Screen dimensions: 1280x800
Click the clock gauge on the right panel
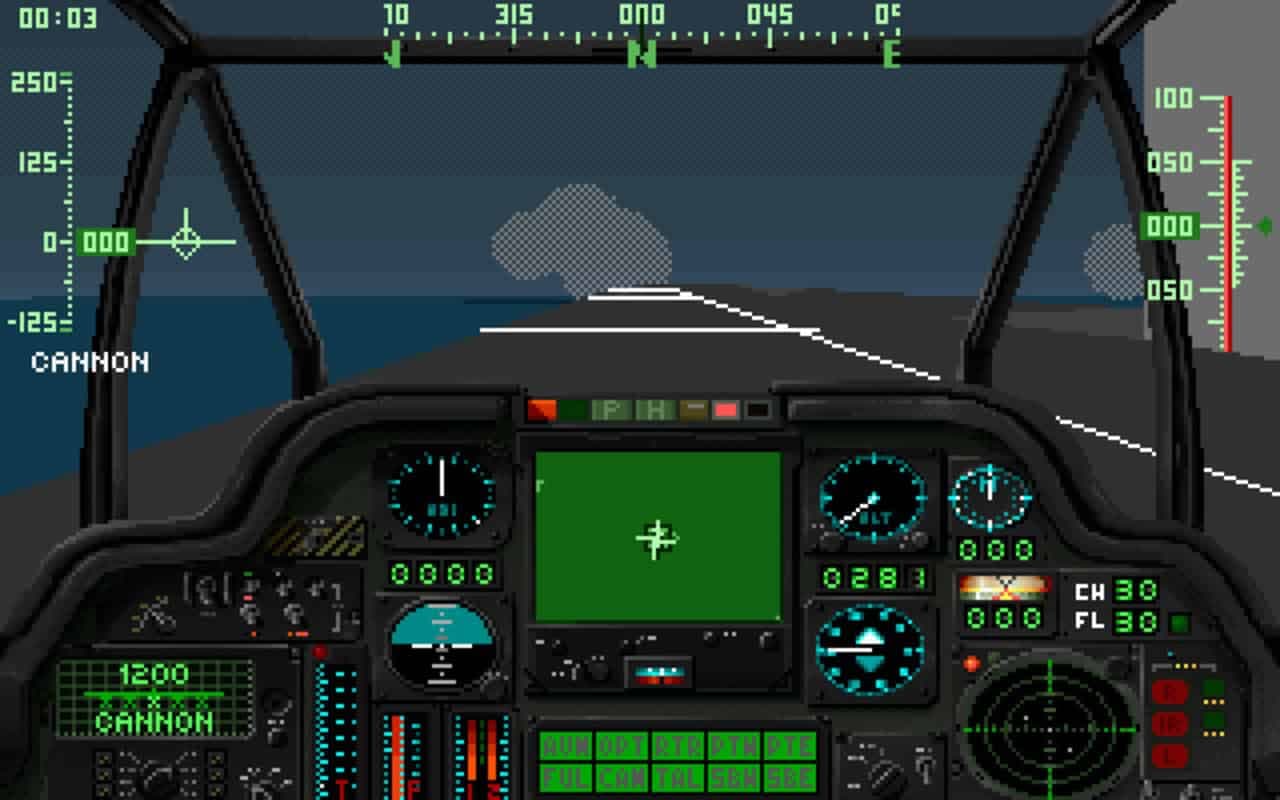point(988,500)
